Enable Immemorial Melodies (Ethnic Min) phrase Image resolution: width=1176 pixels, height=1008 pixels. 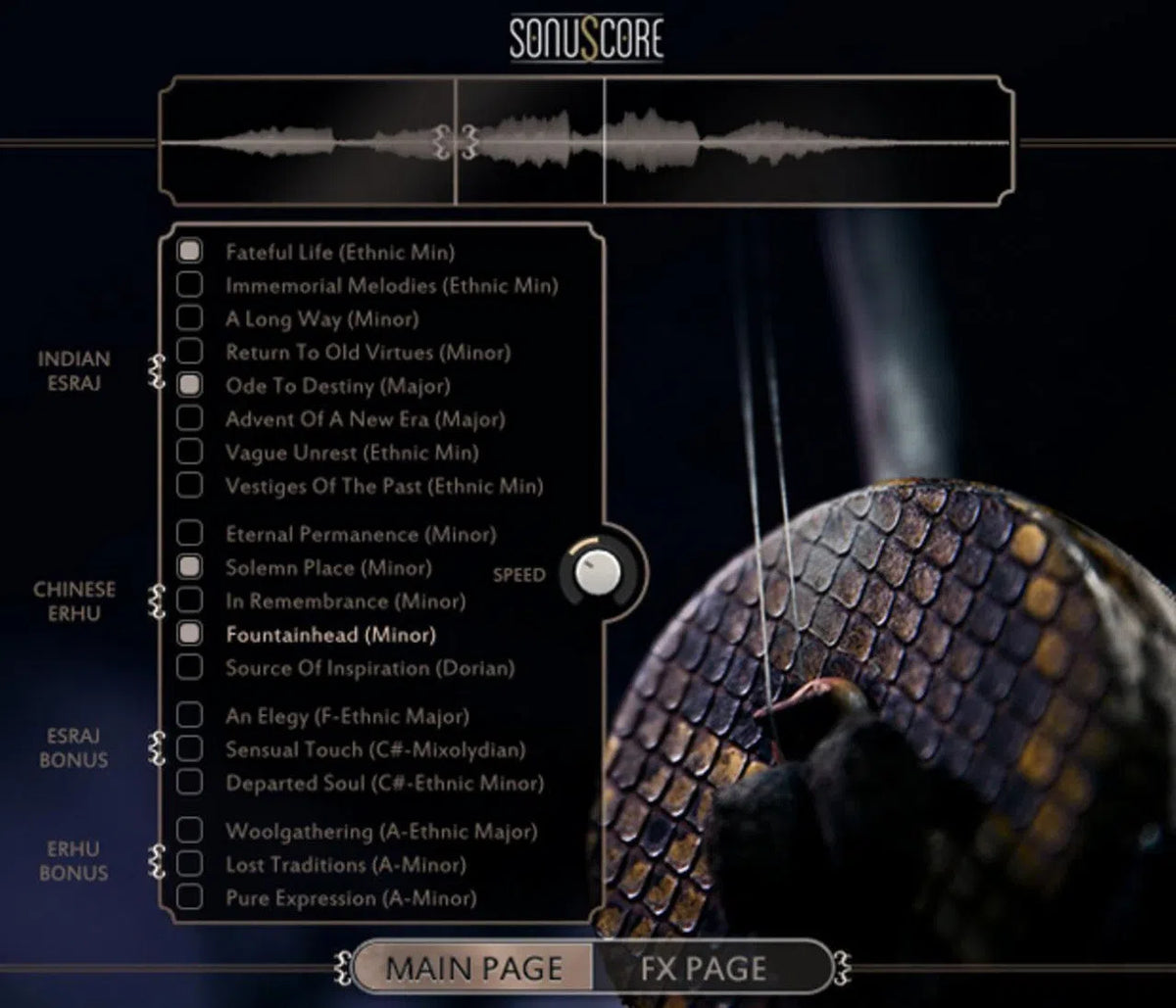tap(189, 285)
